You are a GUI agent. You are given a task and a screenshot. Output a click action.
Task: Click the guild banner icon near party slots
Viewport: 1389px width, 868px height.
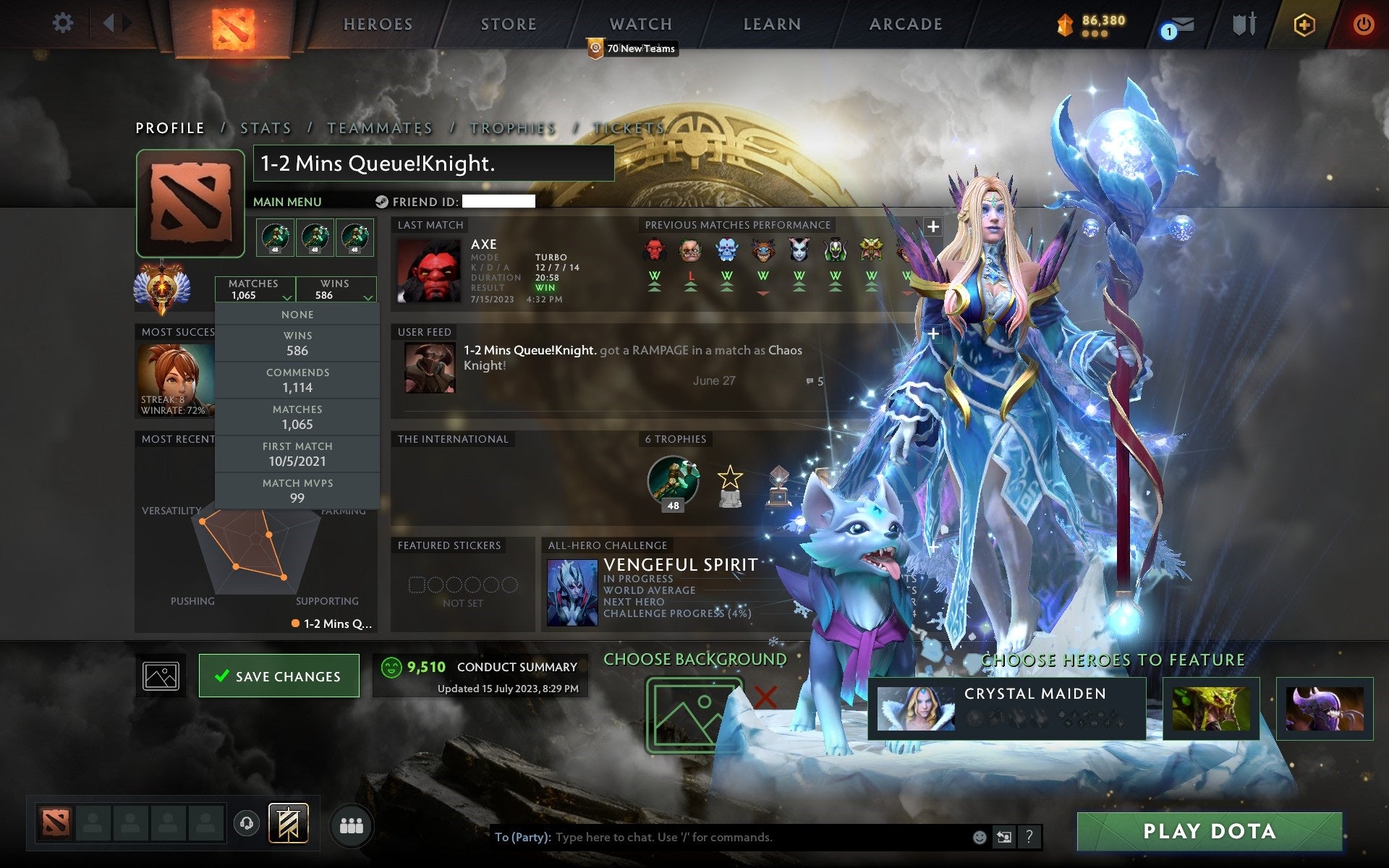[289, 823]
